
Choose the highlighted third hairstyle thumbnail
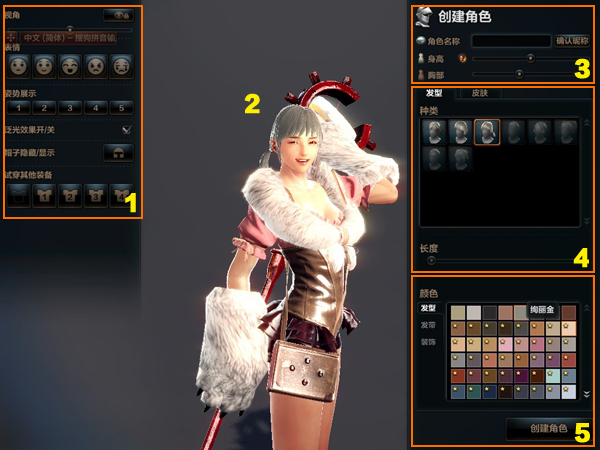point(487,132)
